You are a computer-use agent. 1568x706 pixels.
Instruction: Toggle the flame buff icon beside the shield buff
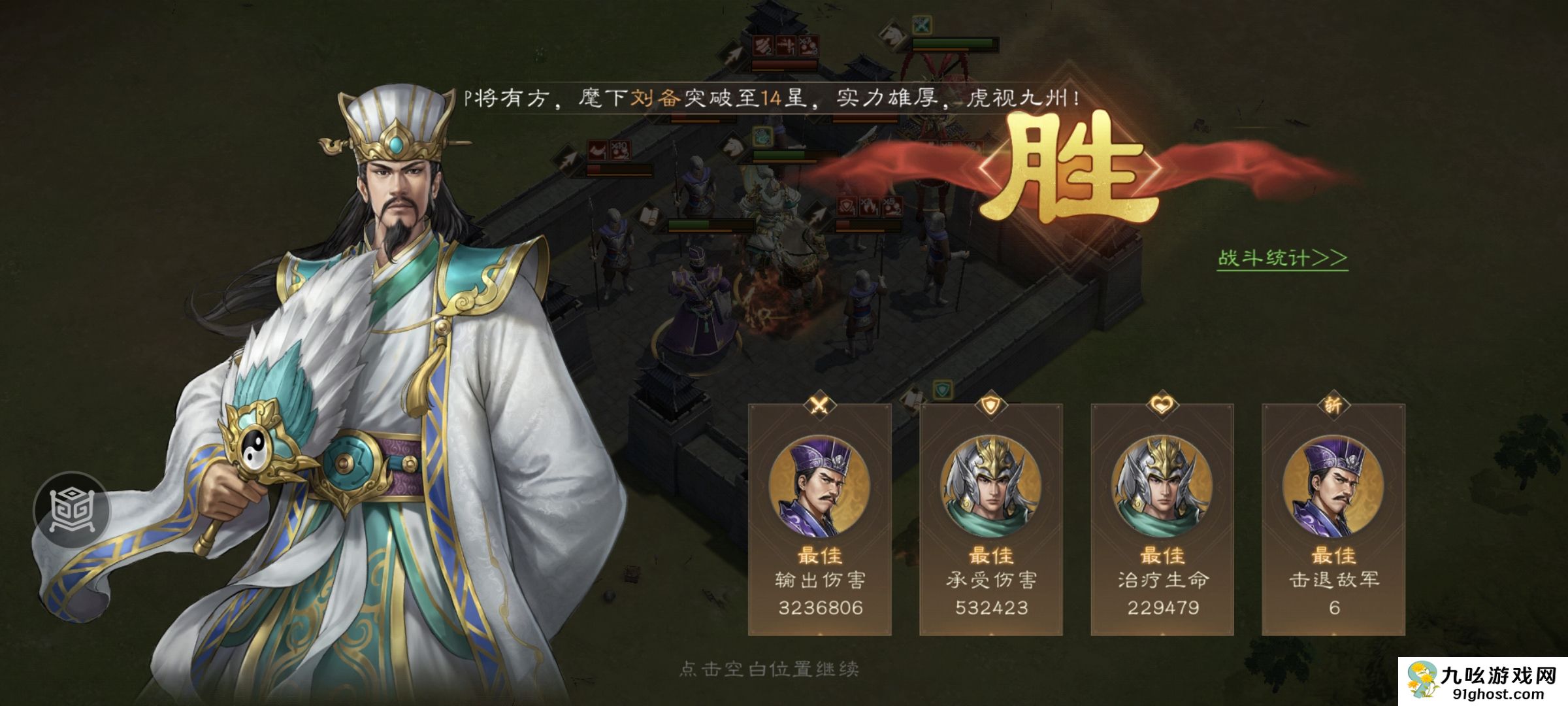pyautogui.click(x=868, y=207)
